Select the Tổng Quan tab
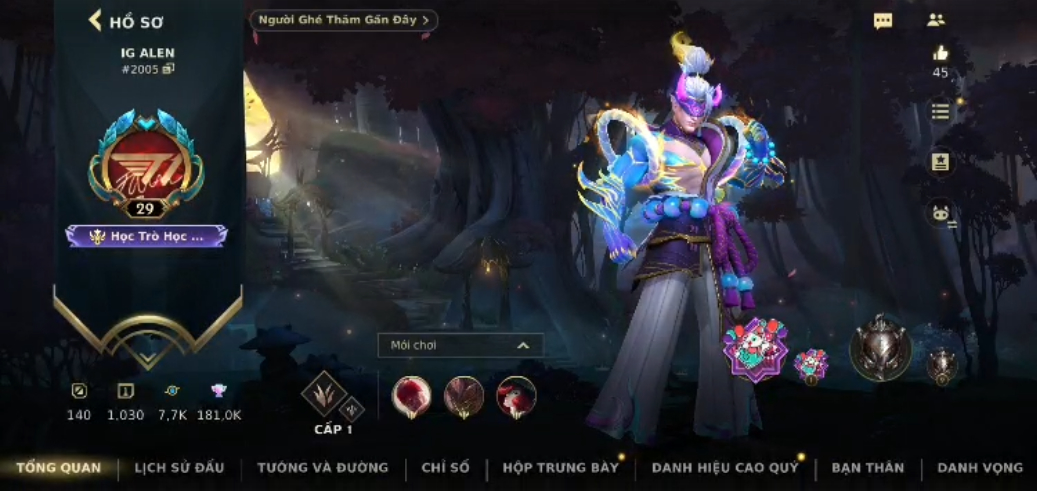 (x=58, y=468)
